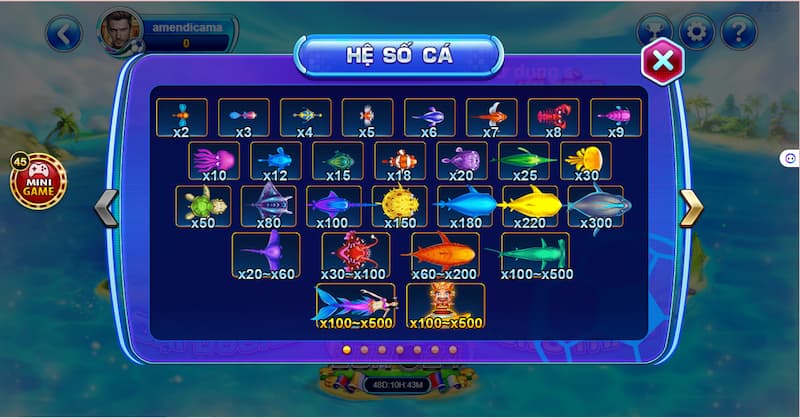The width and height of the screenshot is (800, 418).
Task: Open the trophy leaderboard icon
Action: (x=655, y=32)
